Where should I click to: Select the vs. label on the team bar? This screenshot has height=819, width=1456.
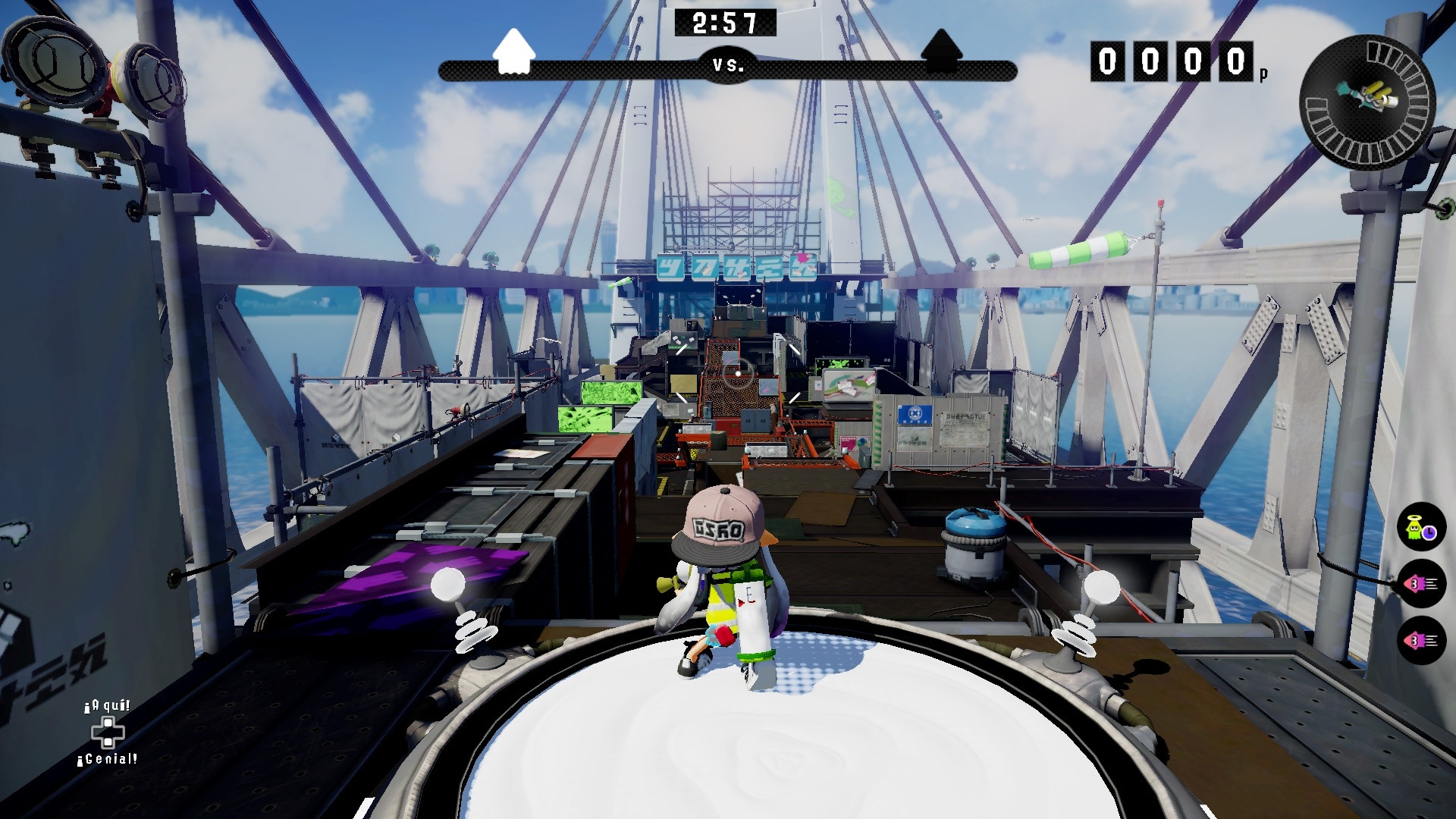point(726,66)
